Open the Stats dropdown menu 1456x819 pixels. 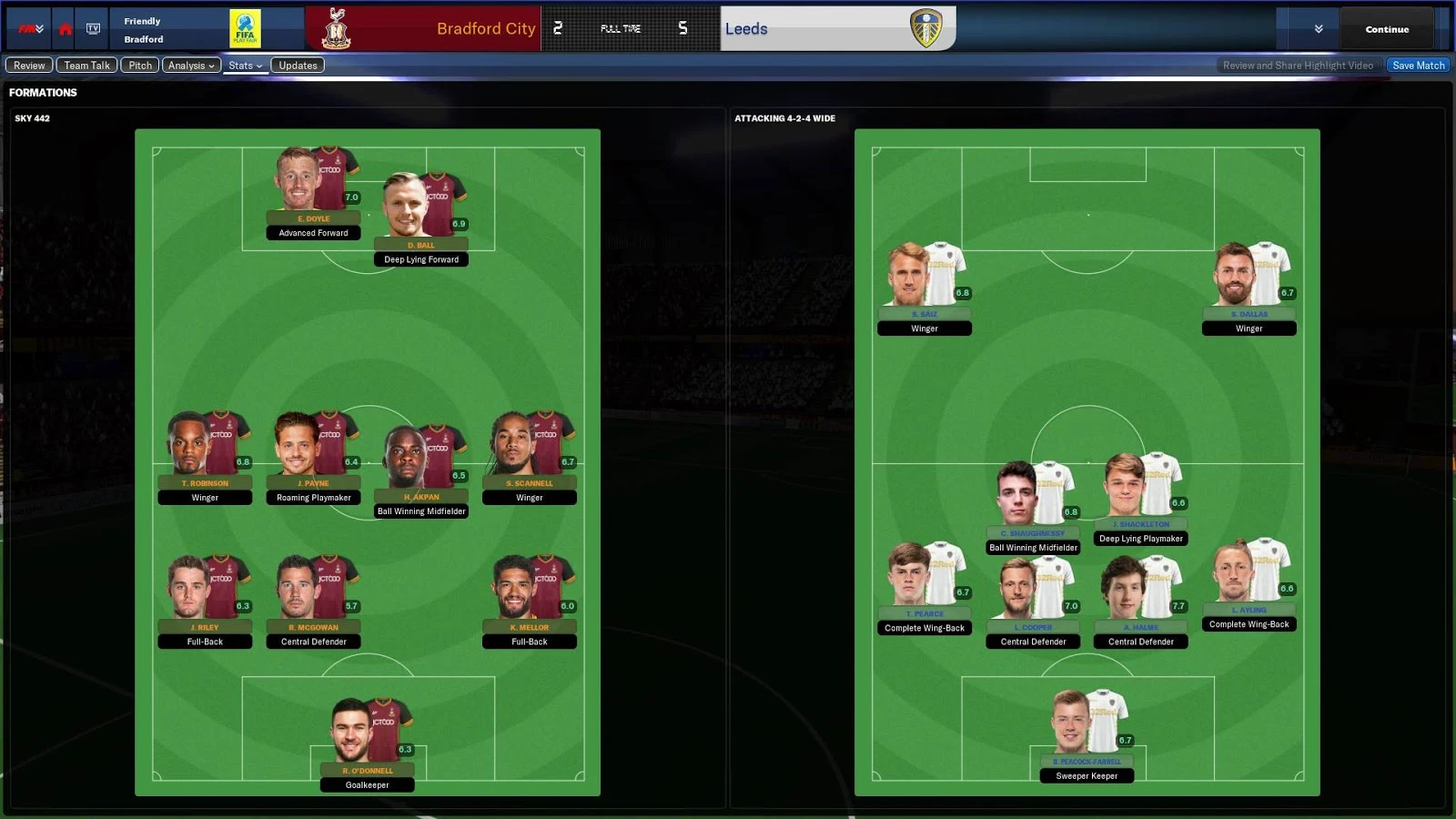(x=244, y=65)
